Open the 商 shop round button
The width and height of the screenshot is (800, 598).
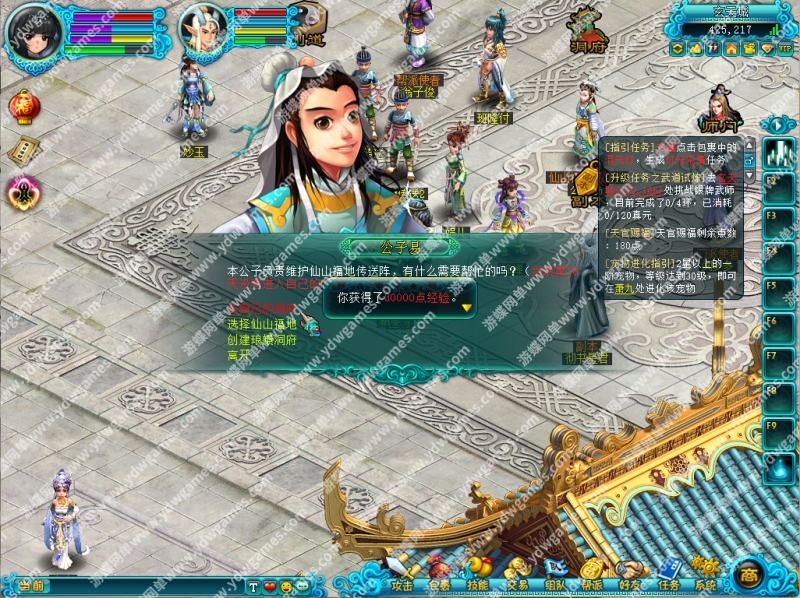(749, 575)
